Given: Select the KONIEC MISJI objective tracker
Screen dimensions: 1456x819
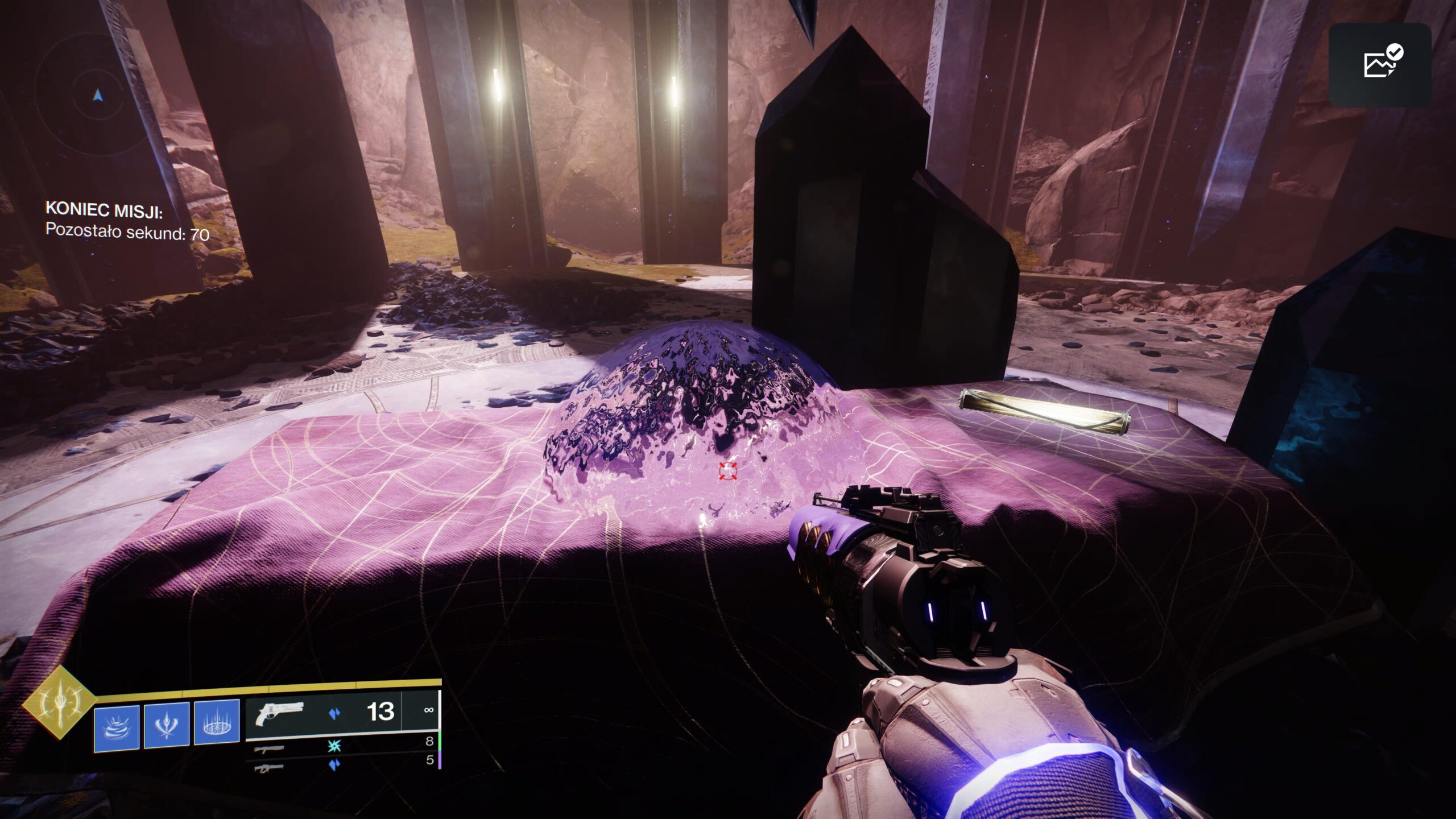Looking at the screenshot, I should point(127,221).
